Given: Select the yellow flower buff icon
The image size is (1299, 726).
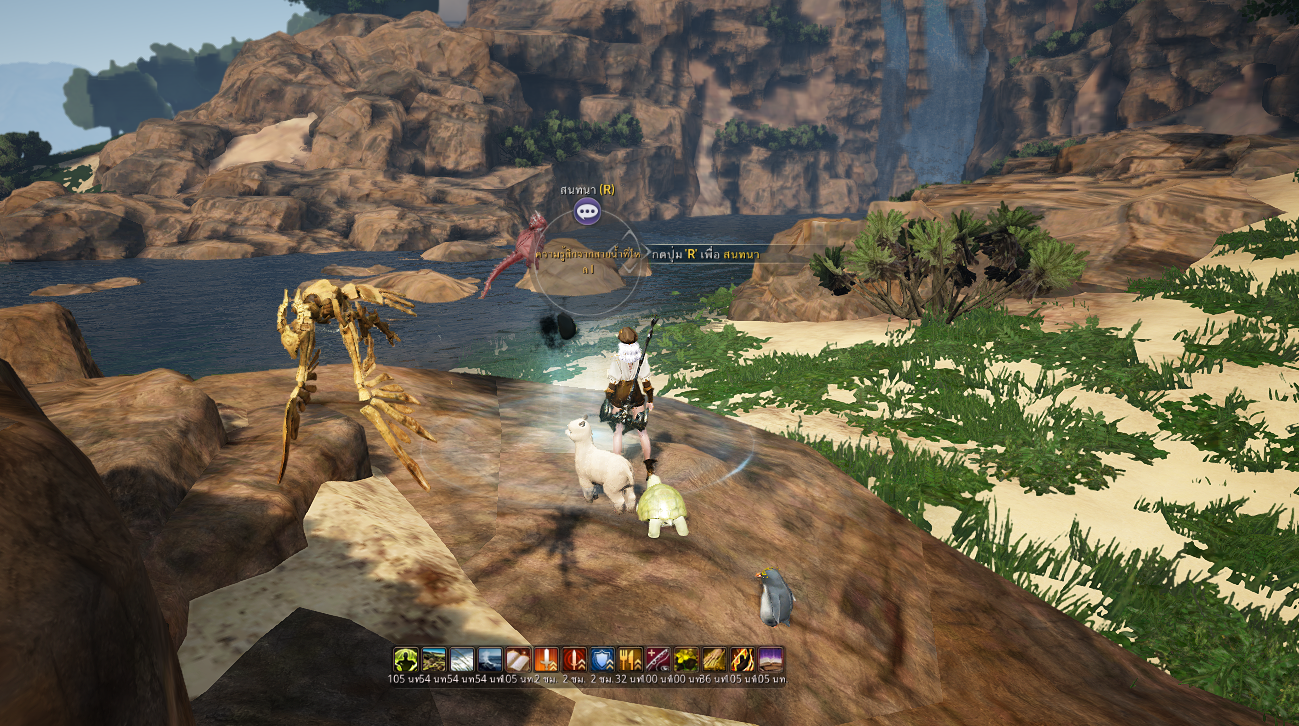Looking at the screenshot, I should point(685,659).
